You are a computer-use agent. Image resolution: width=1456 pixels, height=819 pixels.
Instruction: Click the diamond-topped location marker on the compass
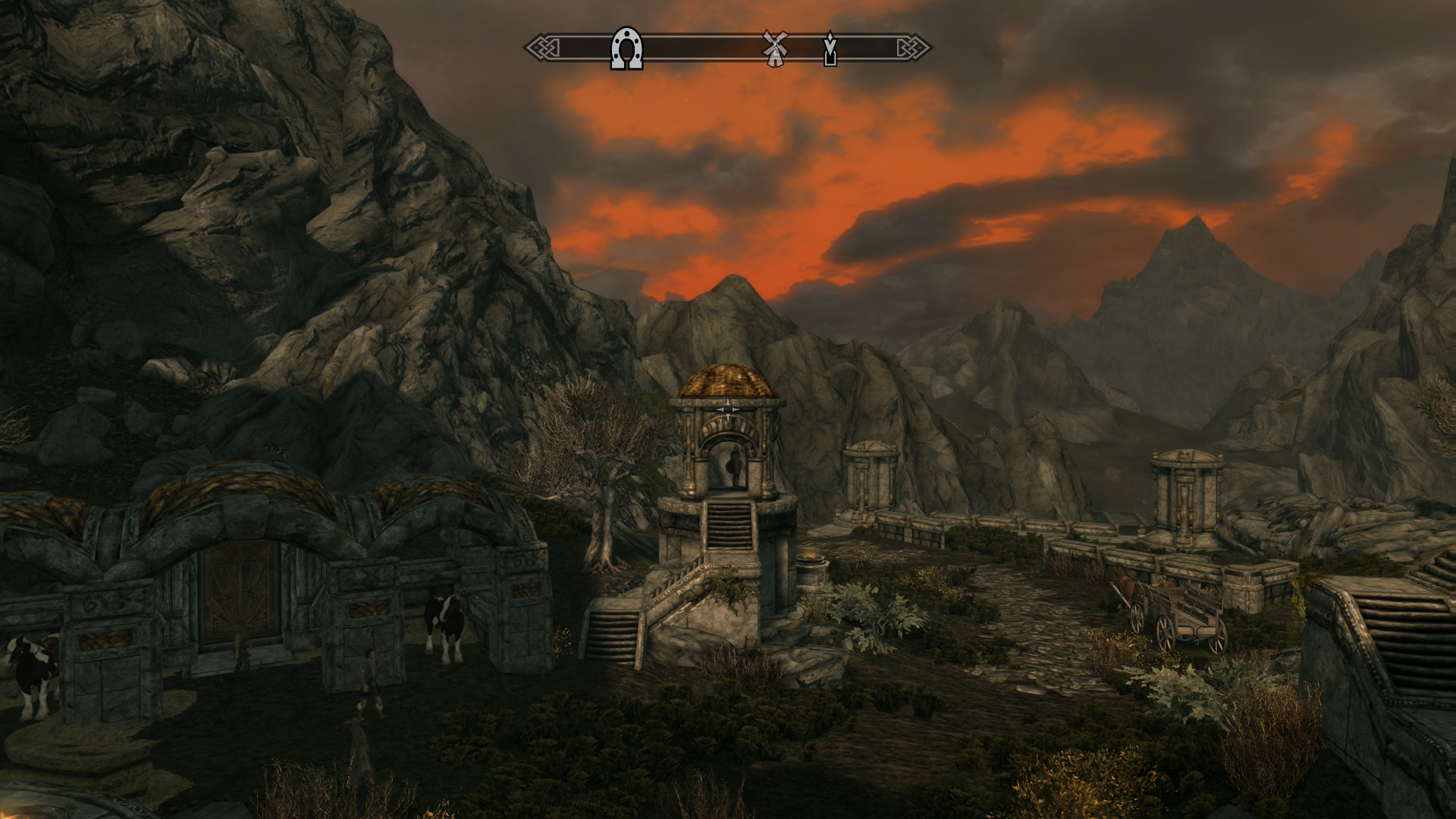coord(830,48)
